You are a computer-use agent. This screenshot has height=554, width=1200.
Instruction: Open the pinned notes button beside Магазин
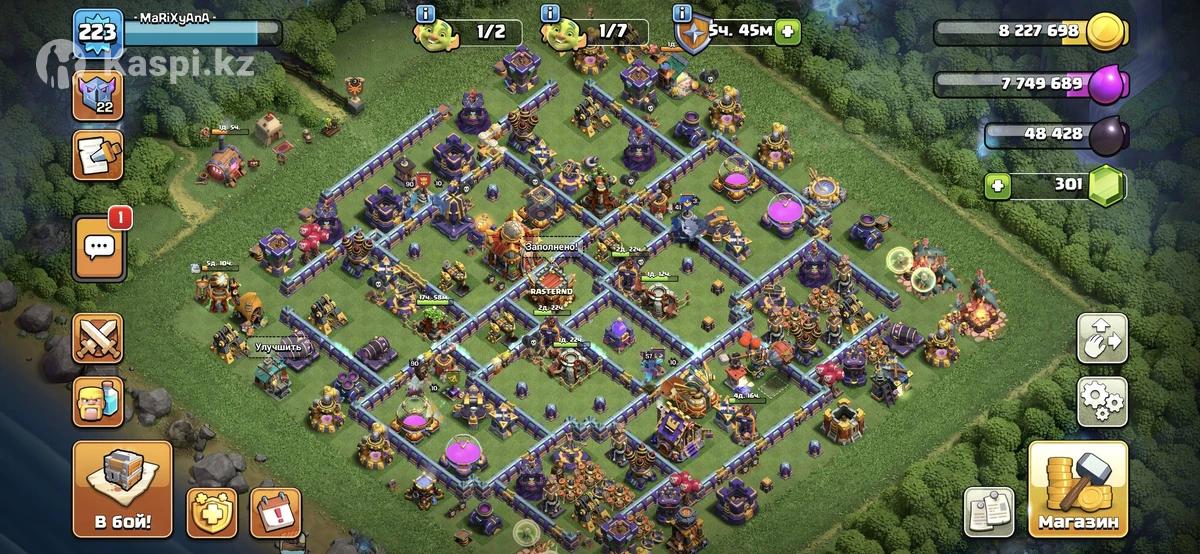(989, 513)
